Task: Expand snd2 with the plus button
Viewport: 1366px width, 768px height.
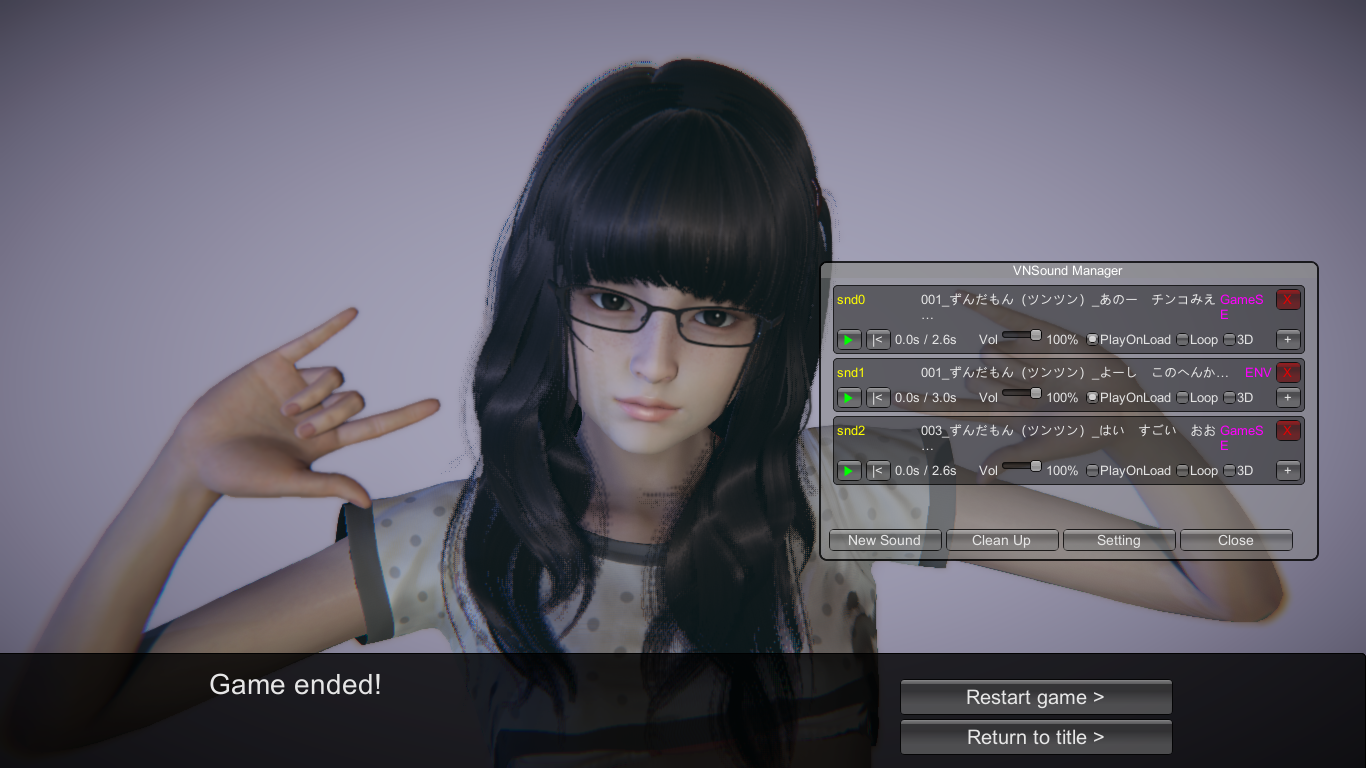Action: coord(1288,471)
